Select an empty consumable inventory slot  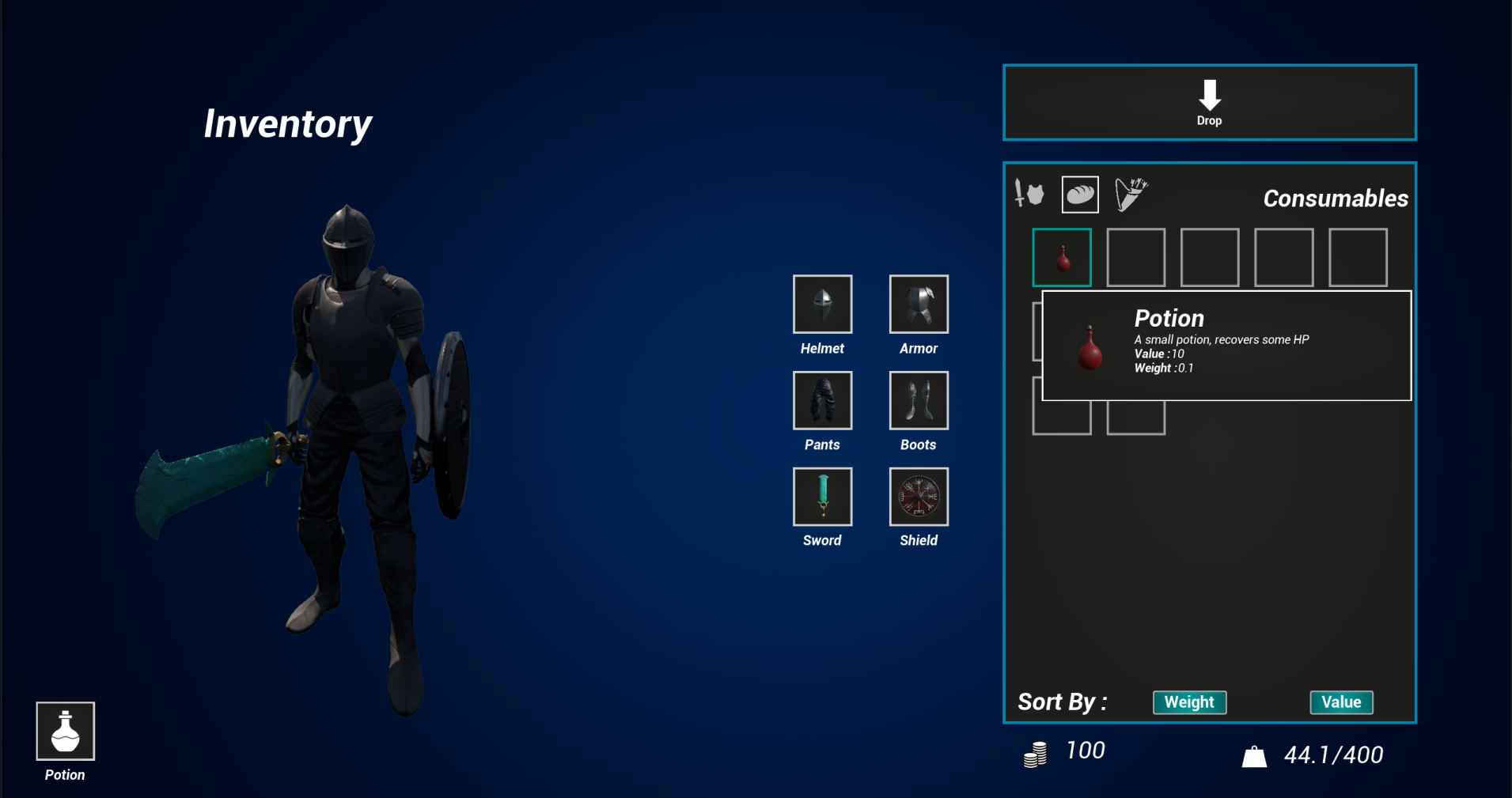click(1136, 257)
